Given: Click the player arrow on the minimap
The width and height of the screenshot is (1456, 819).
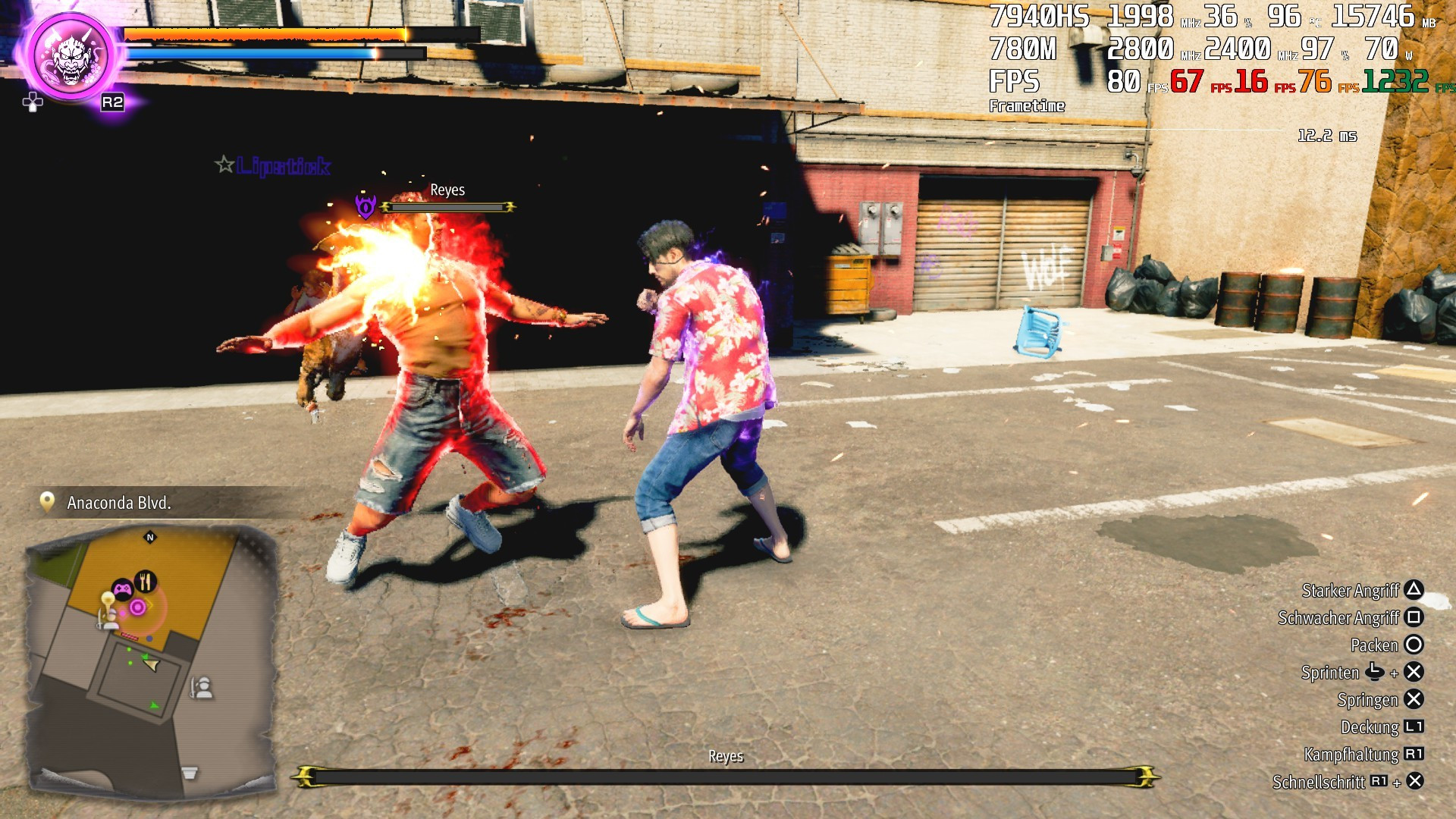Looking at the screenshot, I should [x=152, y=665].
